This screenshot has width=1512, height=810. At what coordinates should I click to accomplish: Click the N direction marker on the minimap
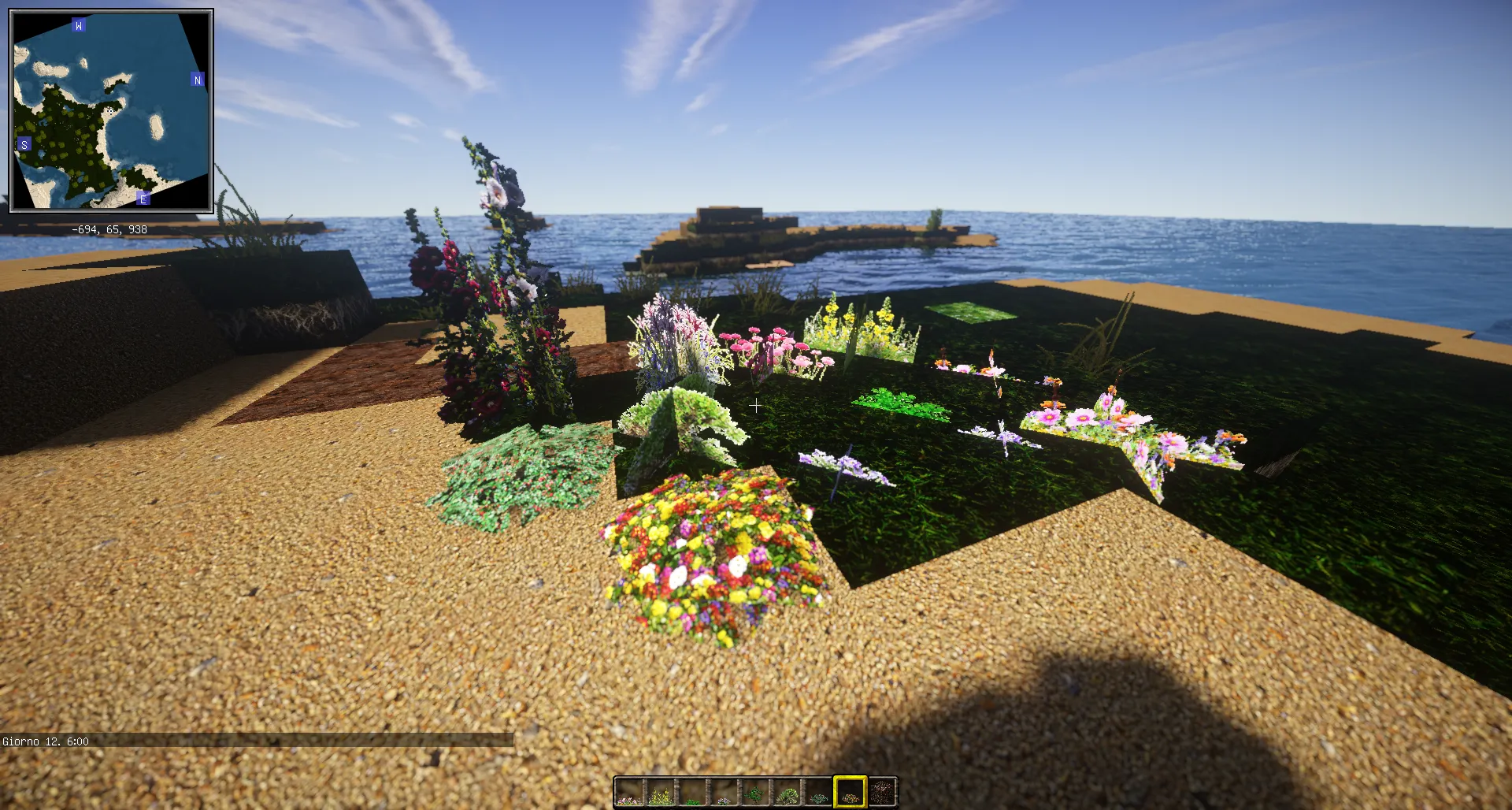point(197,80)
